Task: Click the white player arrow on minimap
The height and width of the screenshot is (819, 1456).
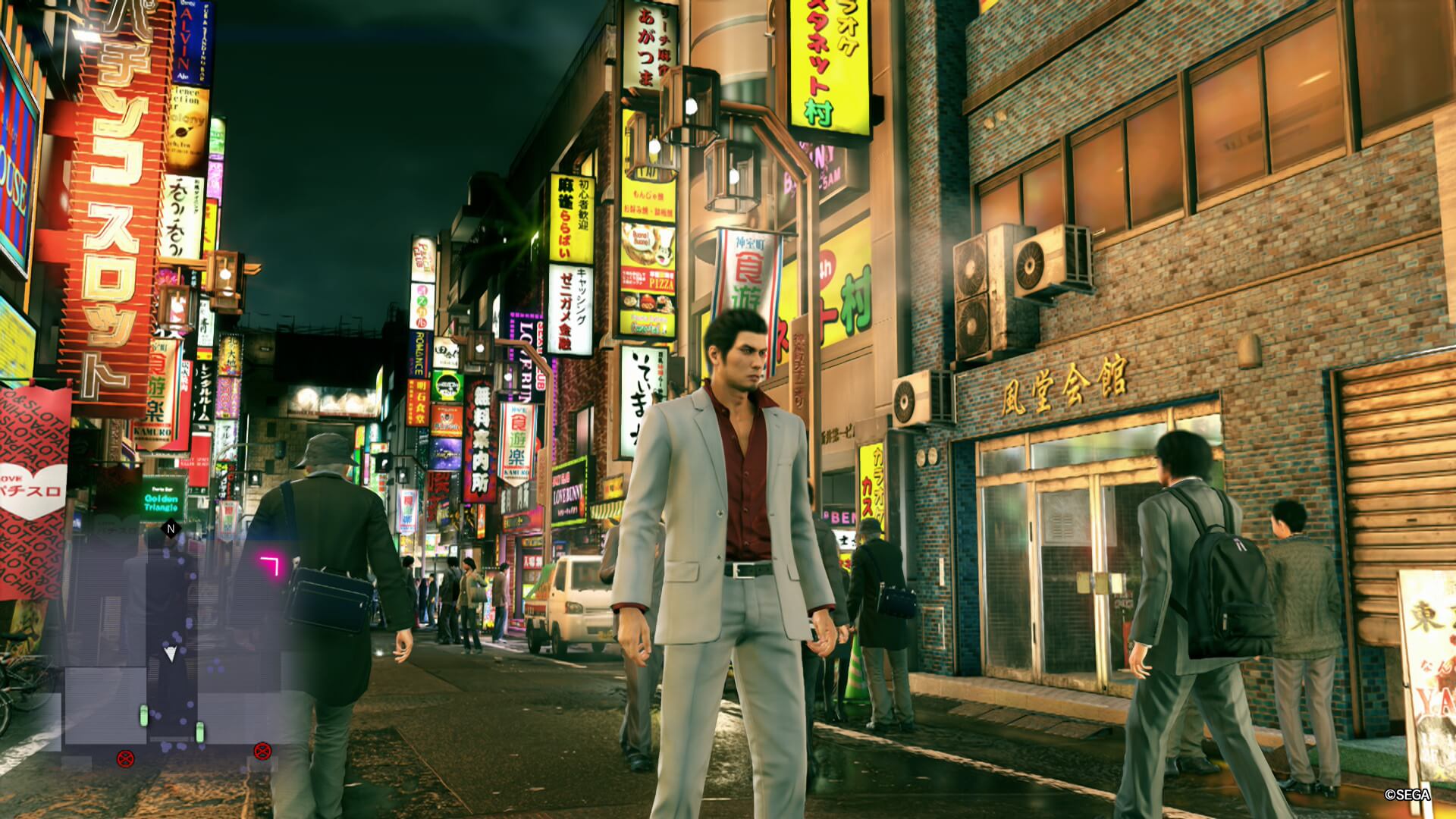Action: [171, 652]
